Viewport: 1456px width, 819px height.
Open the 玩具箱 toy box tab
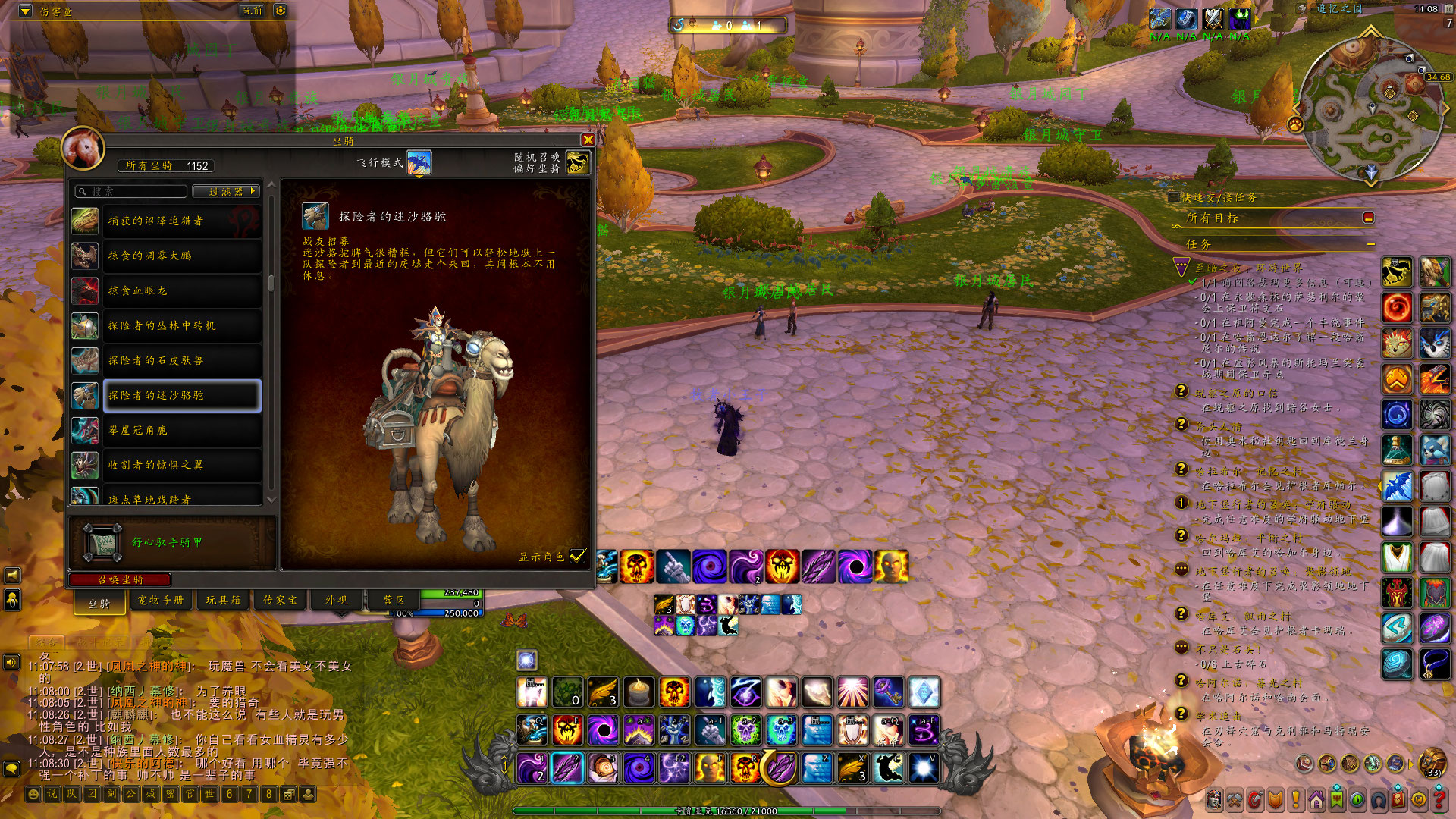click(x=223, y=600)
